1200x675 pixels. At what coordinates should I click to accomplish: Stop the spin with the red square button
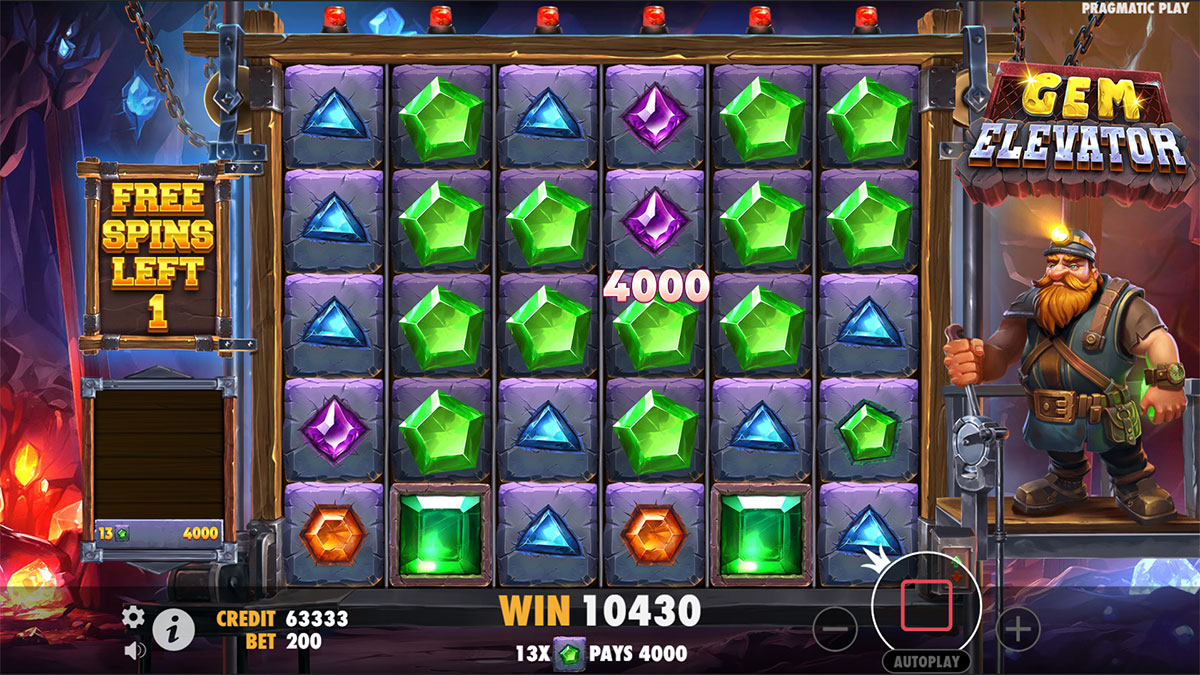pyautogui.click(x=925, y=607)
